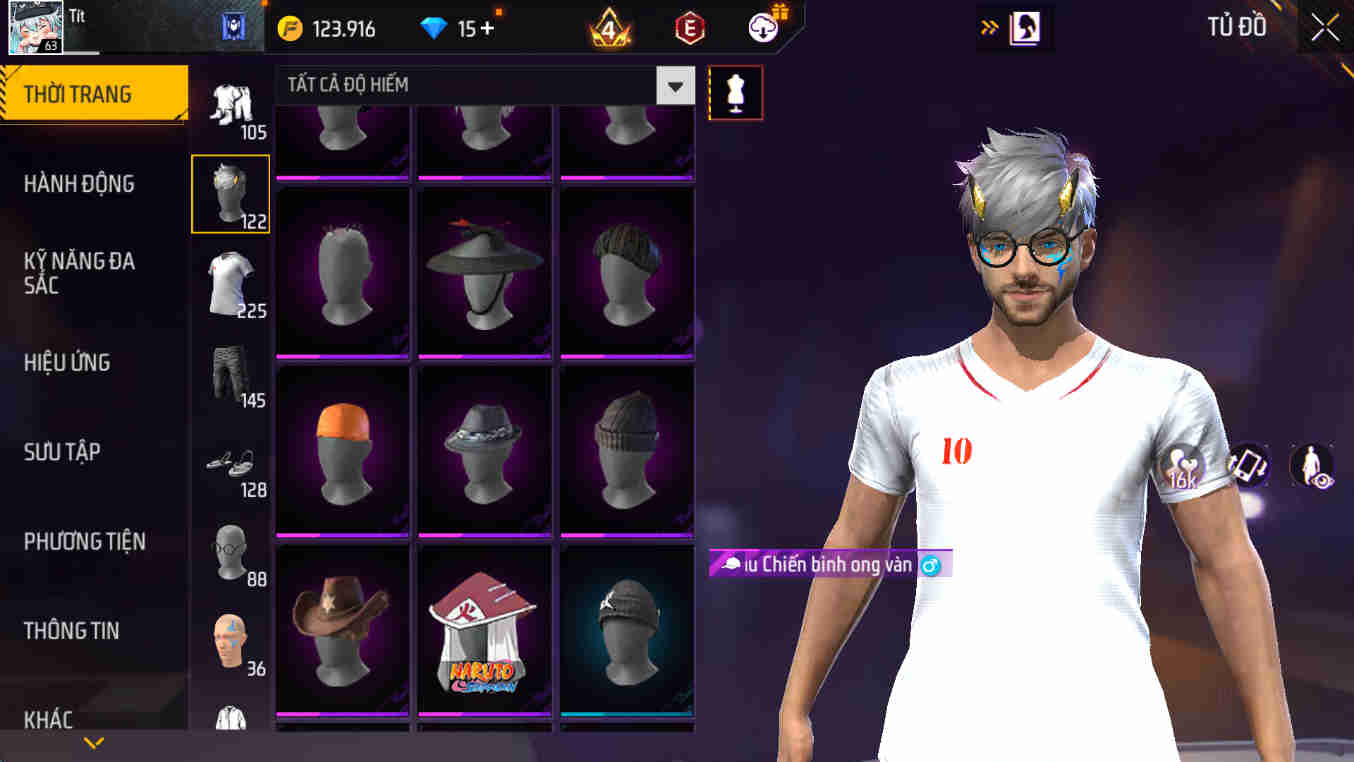Select the hat category showing 122 items
This screenshot has height=762, width=1354.
[230, 192]
